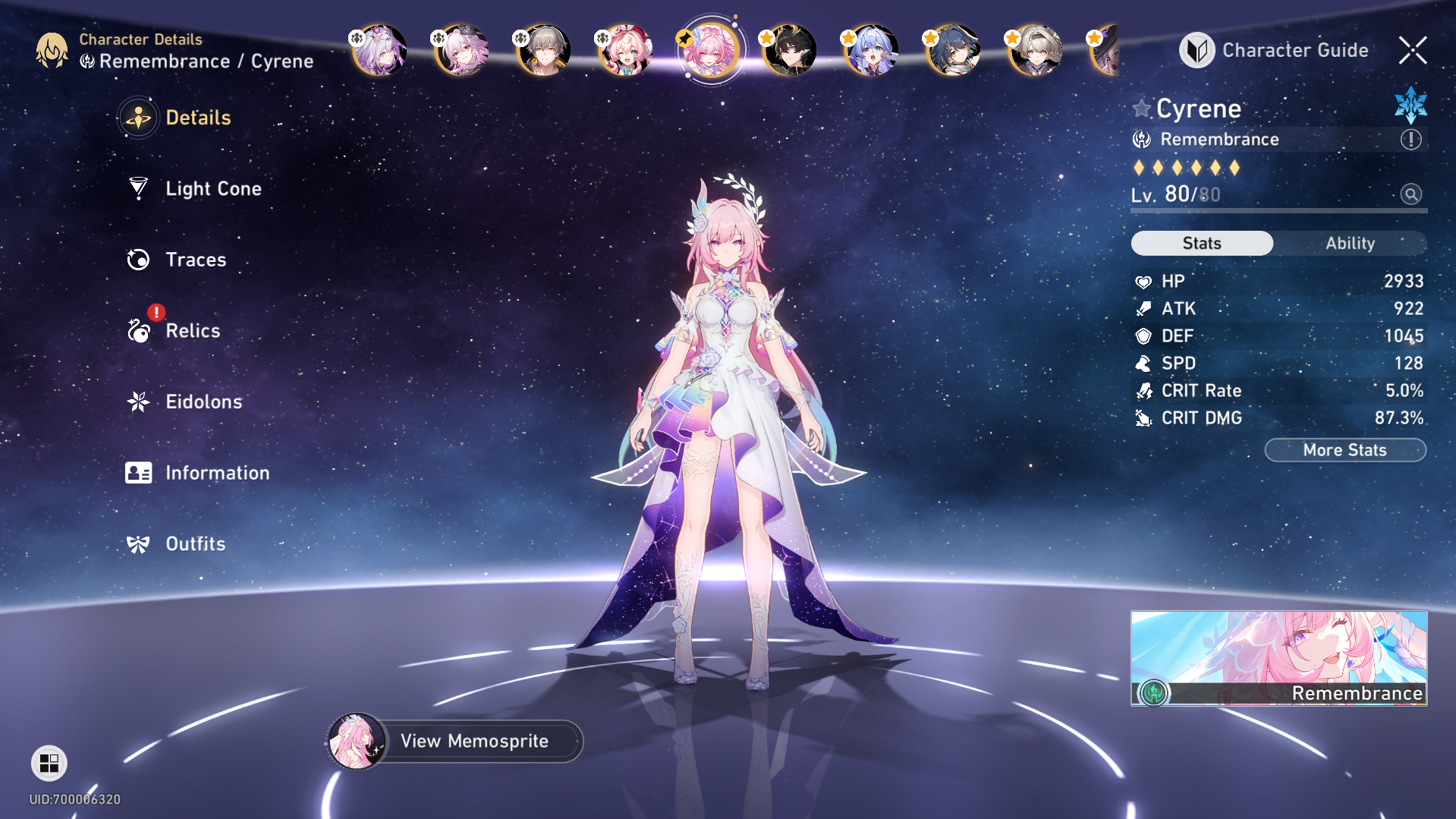Close the Character Details screen
Image resolution: width=1456 pixels, height=819 pixels.
point(1413,50)
